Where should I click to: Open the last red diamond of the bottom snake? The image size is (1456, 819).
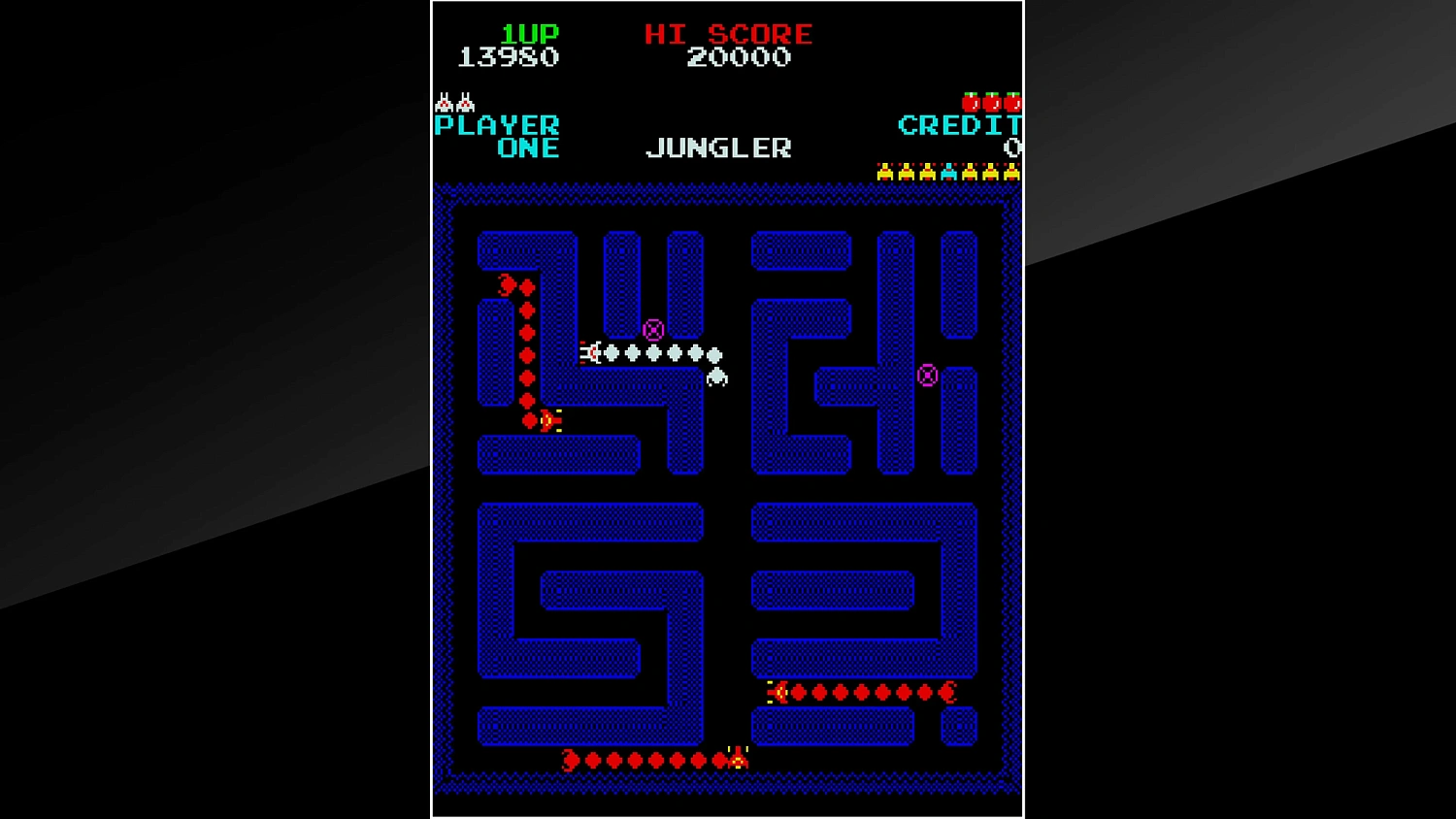pyautogui.click(x=570, y=760)
